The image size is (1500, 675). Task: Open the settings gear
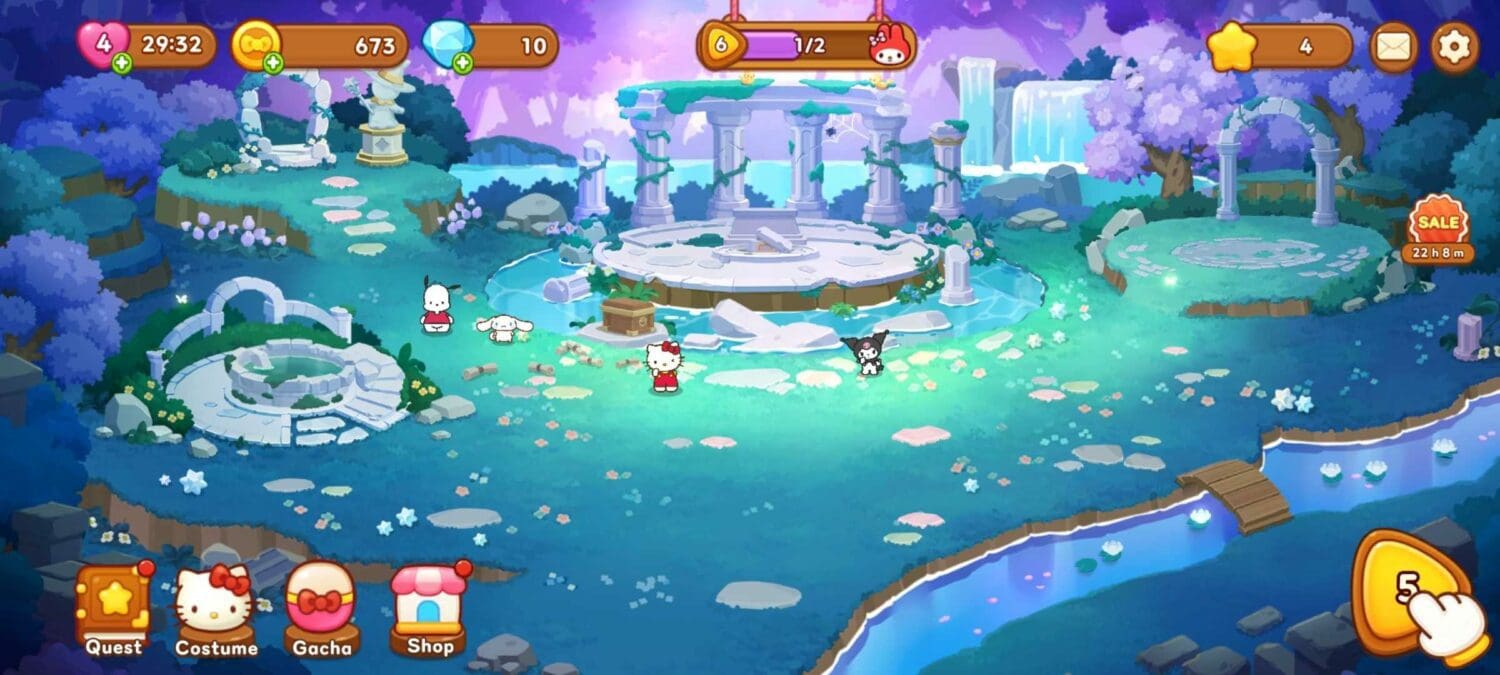(1453, 46)
